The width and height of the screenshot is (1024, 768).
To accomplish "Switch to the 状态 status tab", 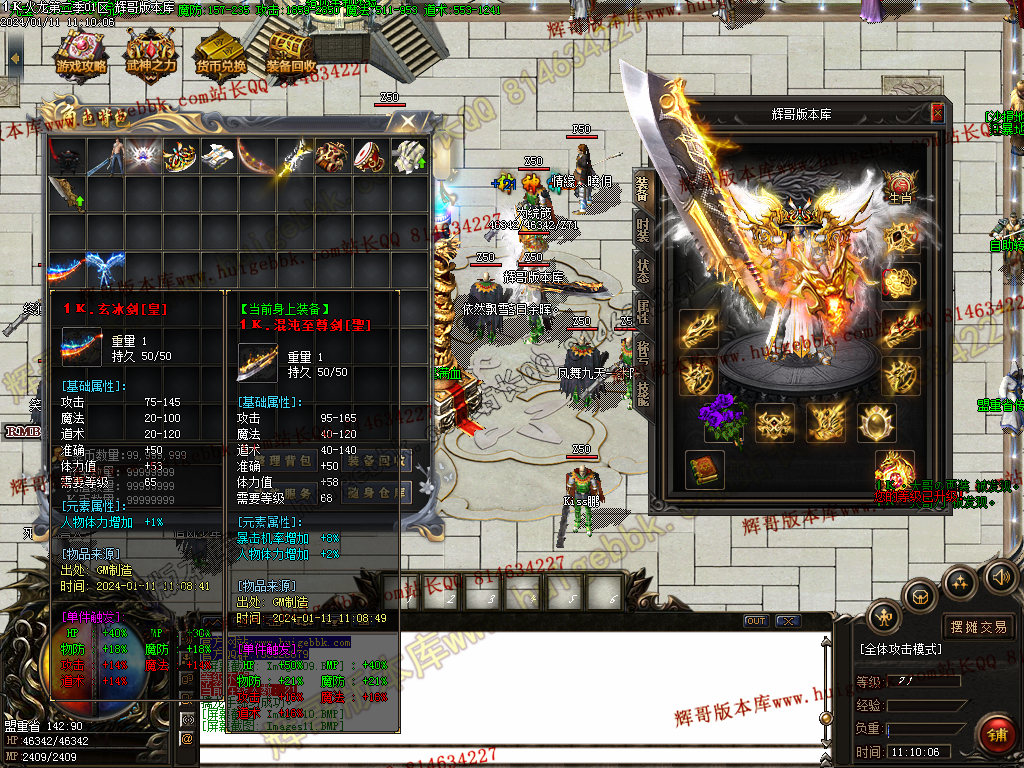I will coord(642,270).
